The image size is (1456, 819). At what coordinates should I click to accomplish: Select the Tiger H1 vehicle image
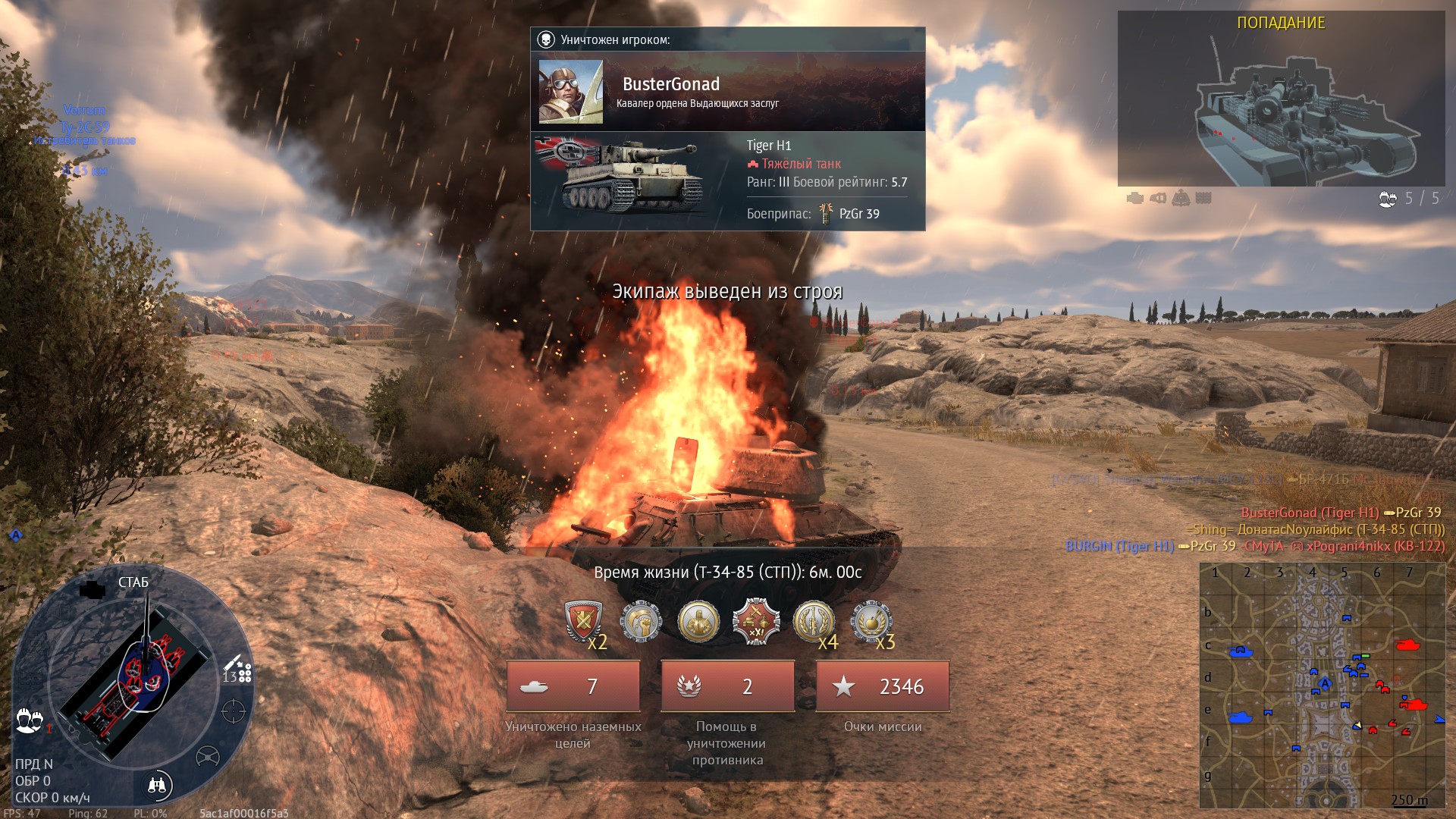pos(629,176)
